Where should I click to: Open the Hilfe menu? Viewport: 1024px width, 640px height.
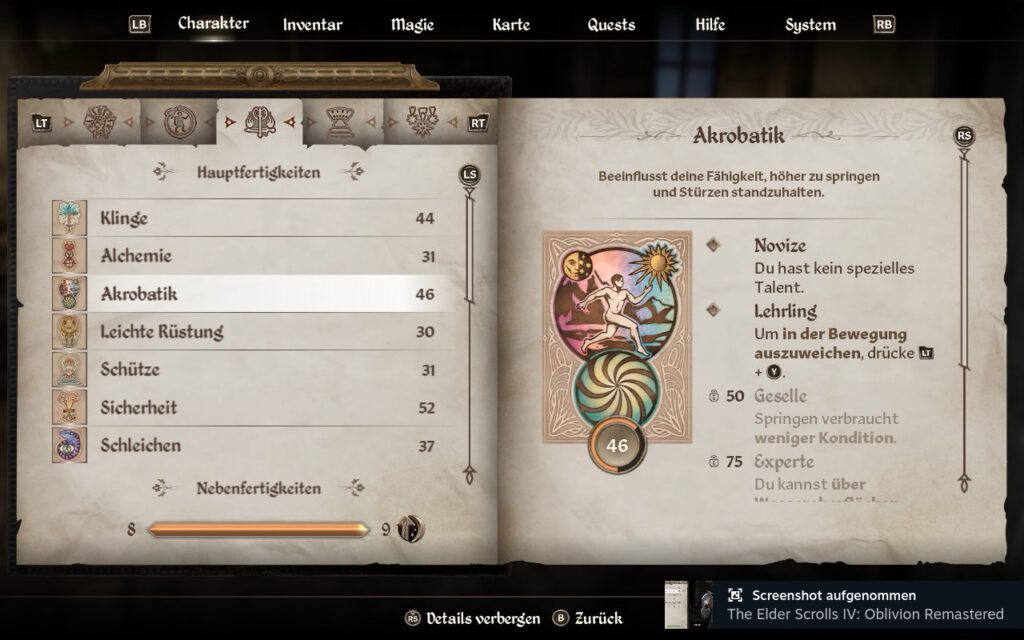tap(710, 25)
